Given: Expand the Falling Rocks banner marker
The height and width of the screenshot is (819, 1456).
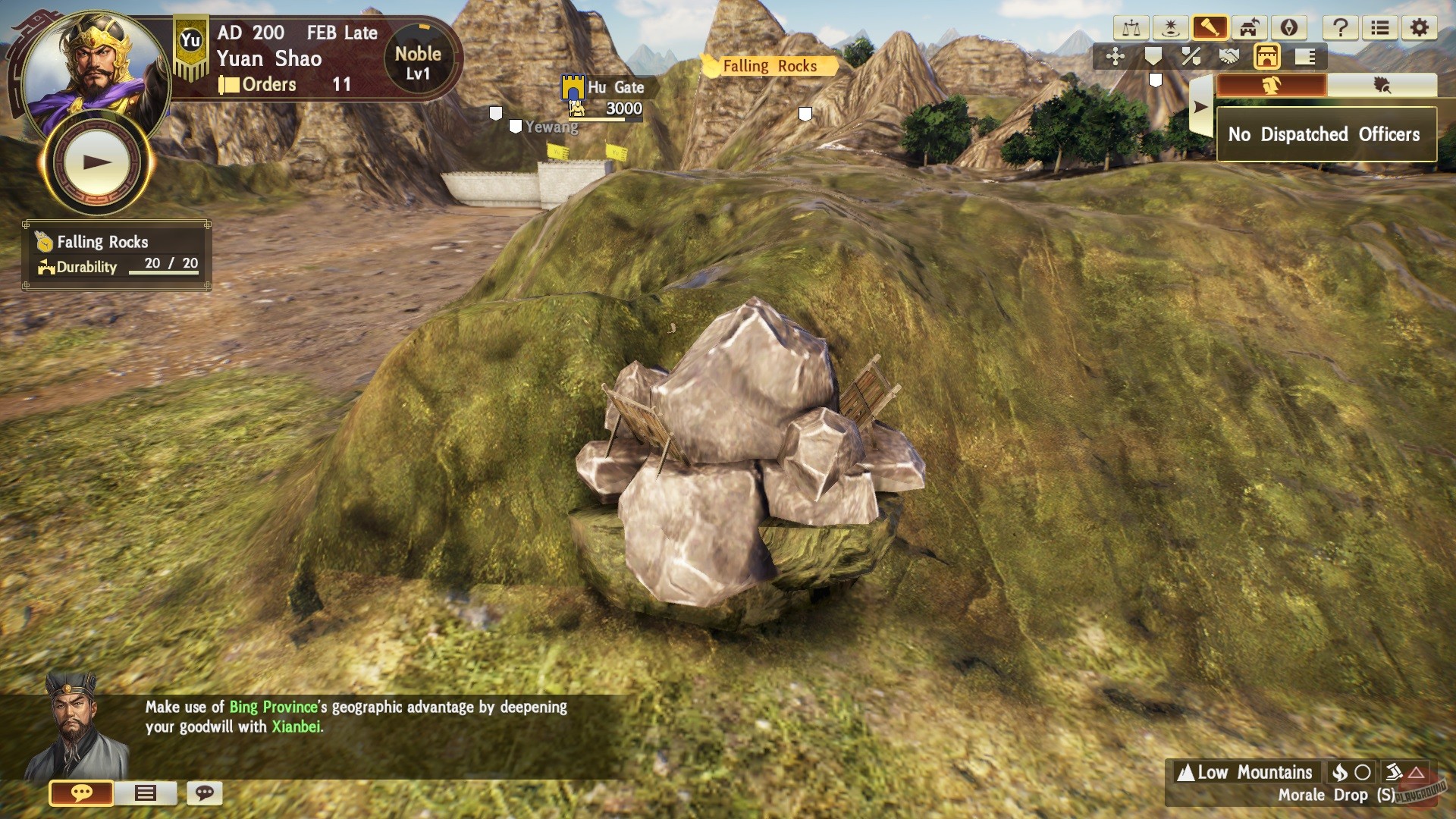Looking at the screenshot, I should (770, 66).
